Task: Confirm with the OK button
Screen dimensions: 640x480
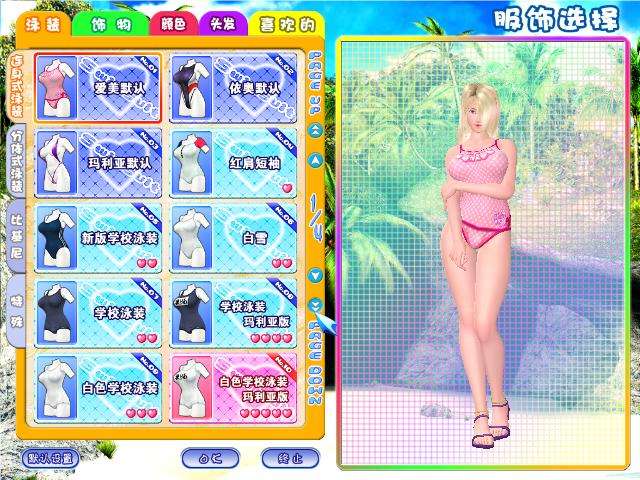Action: pos(210,458)
